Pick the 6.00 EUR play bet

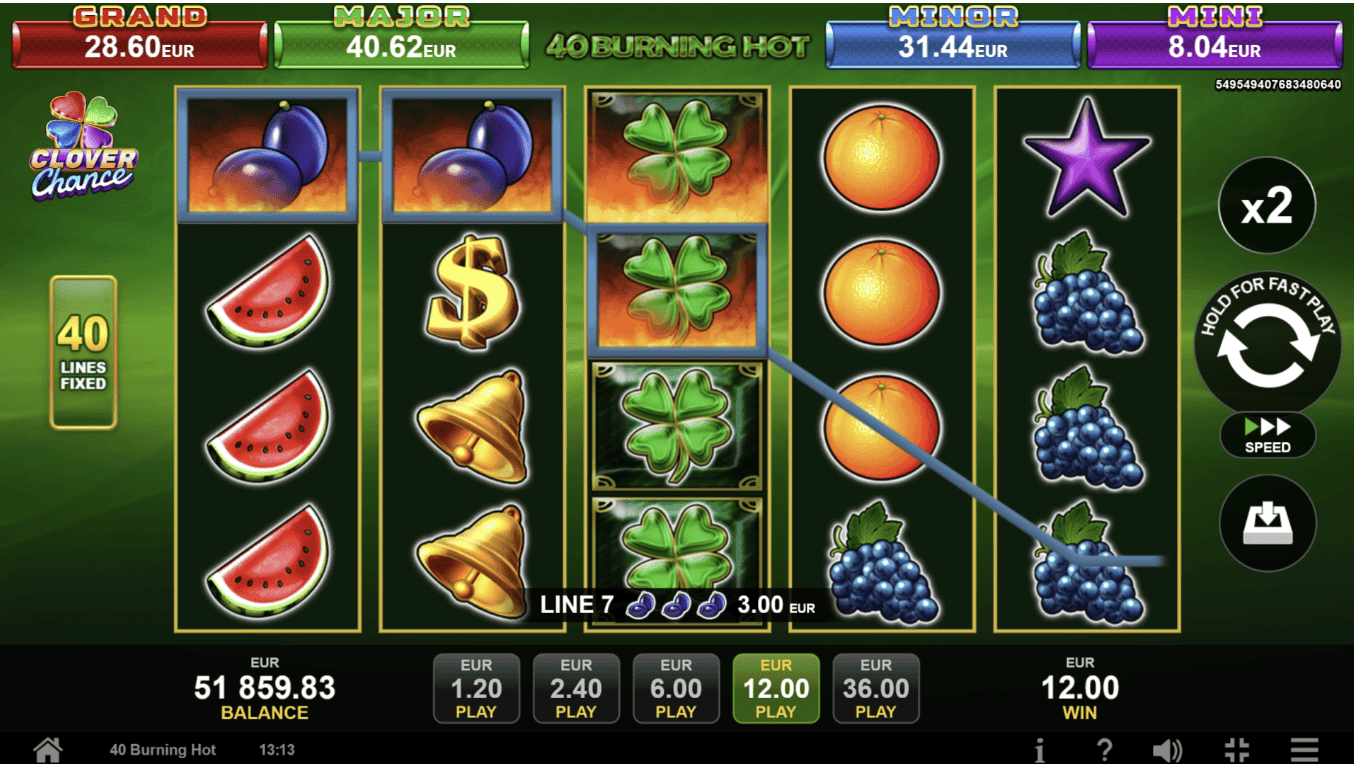(676, 688)
